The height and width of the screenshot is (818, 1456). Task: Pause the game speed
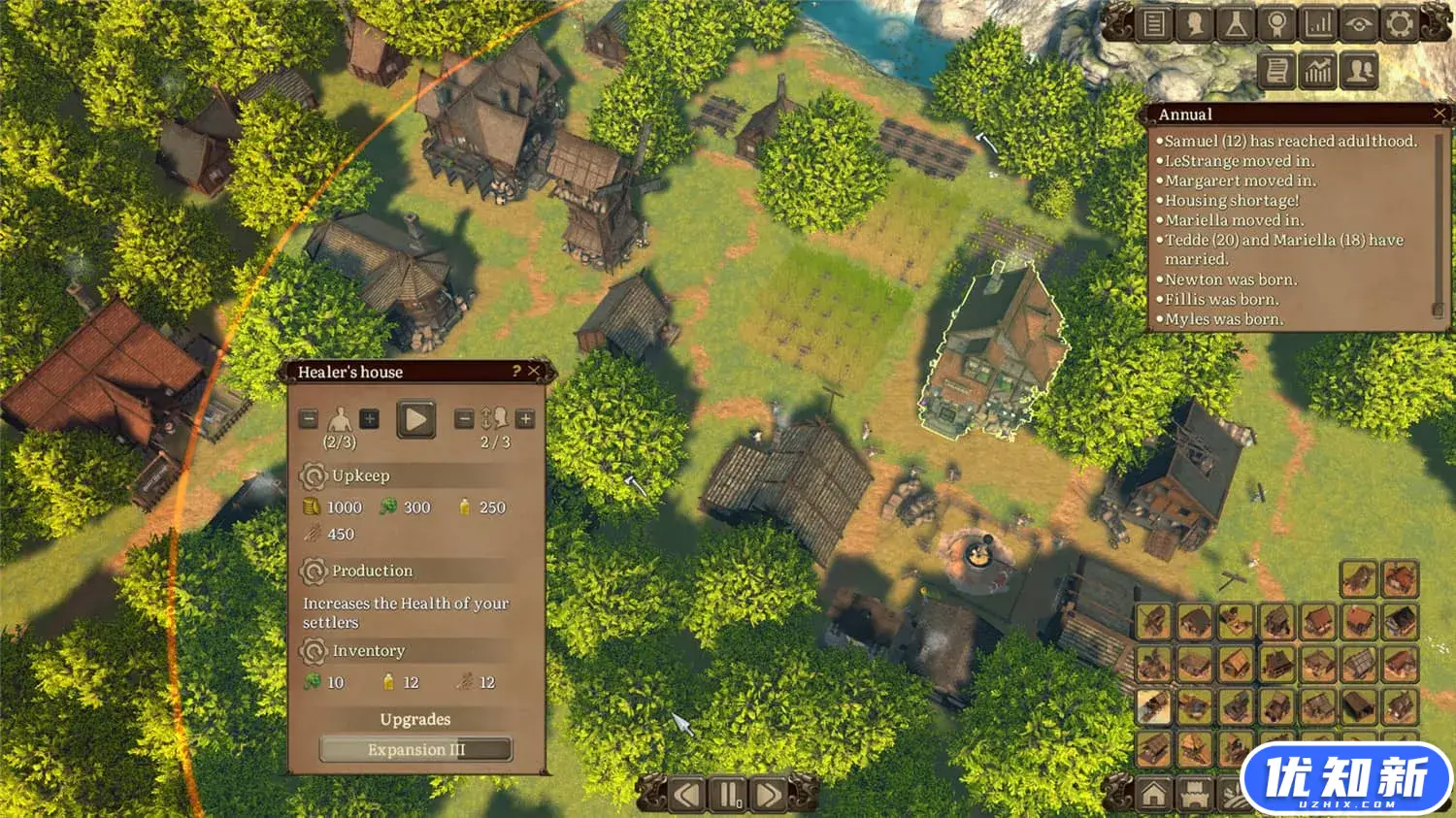pyautogui.click(x=728, y=796)
